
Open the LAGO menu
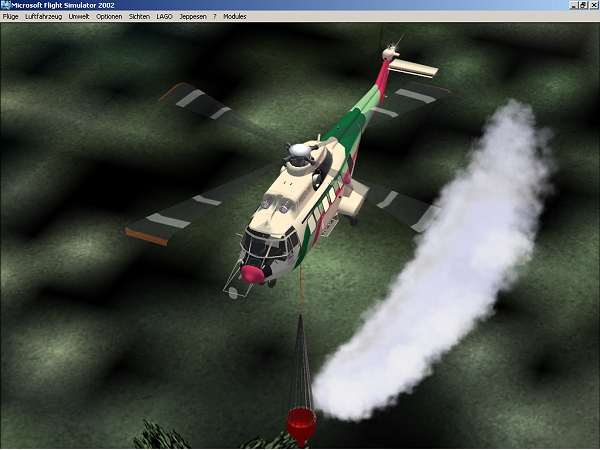click(x=165, y=17)
